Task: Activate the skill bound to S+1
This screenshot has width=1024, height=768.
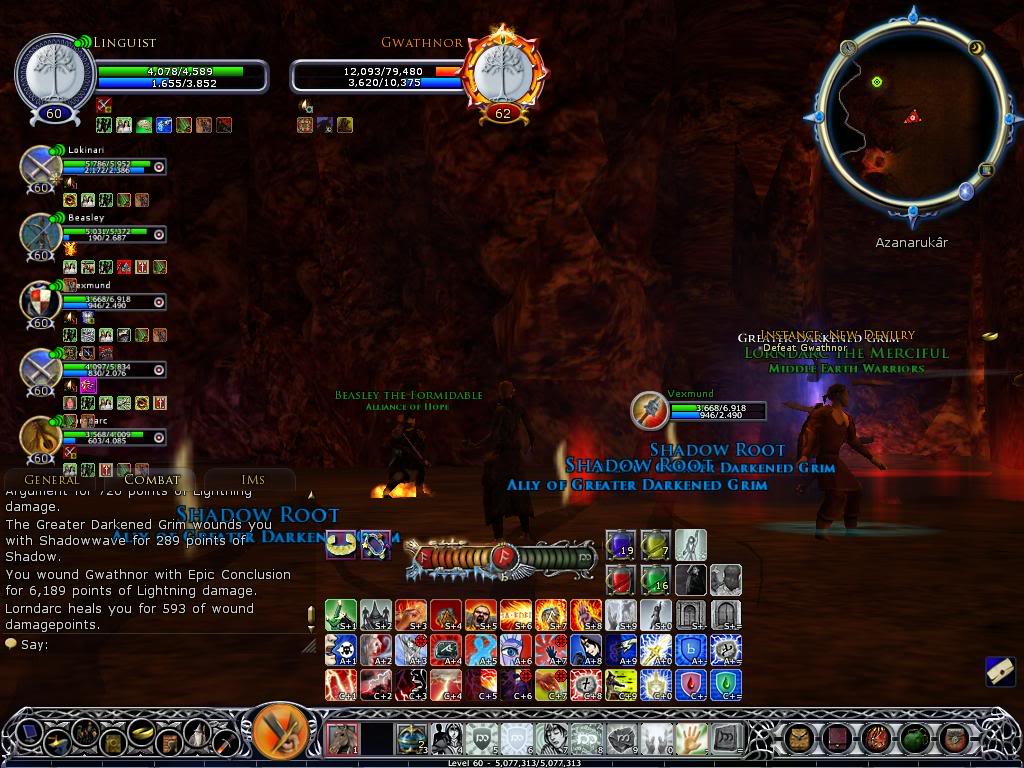Action: [341, 614]
